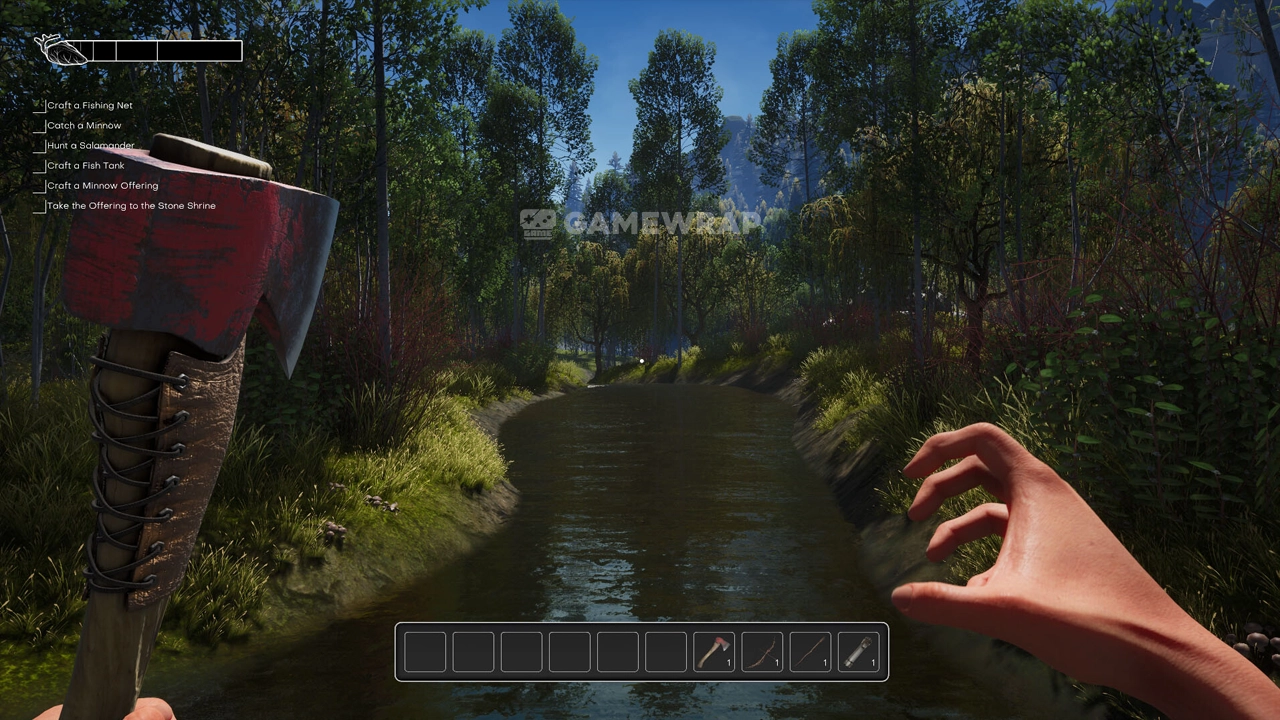
Task: Click the anatomical heart health icon
Action: coord(60,49)
